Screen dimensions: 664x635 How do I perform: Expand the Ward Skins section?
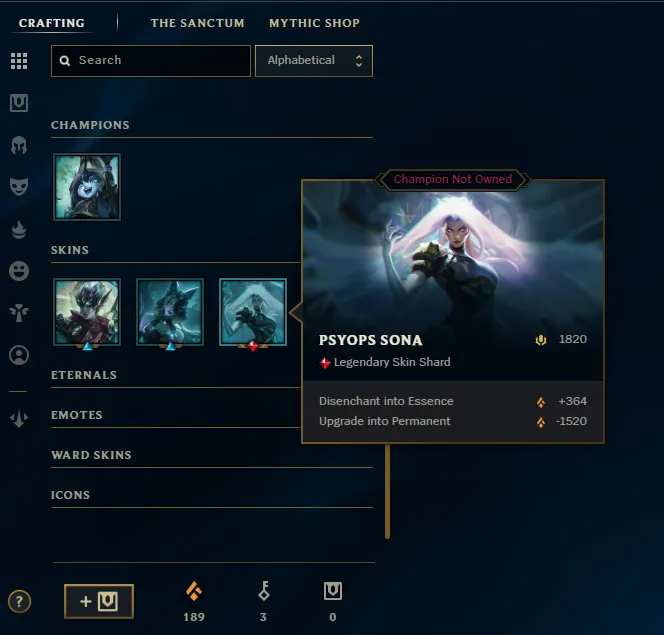[91, 455]
